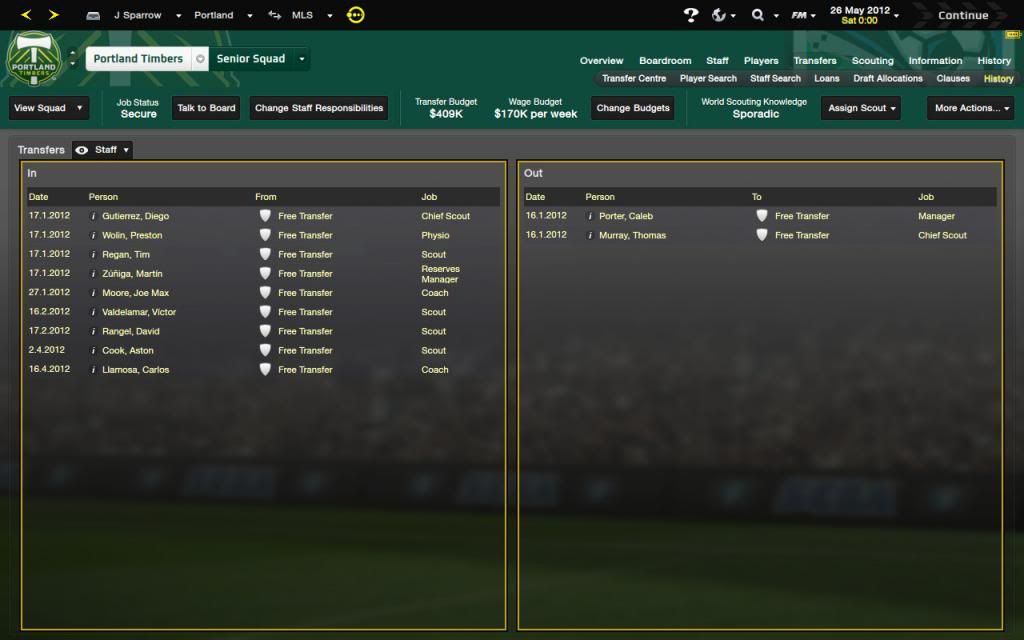Change Staff Responsibilities
Viewport: 1024px width, 640px height.
pos(319,108)
